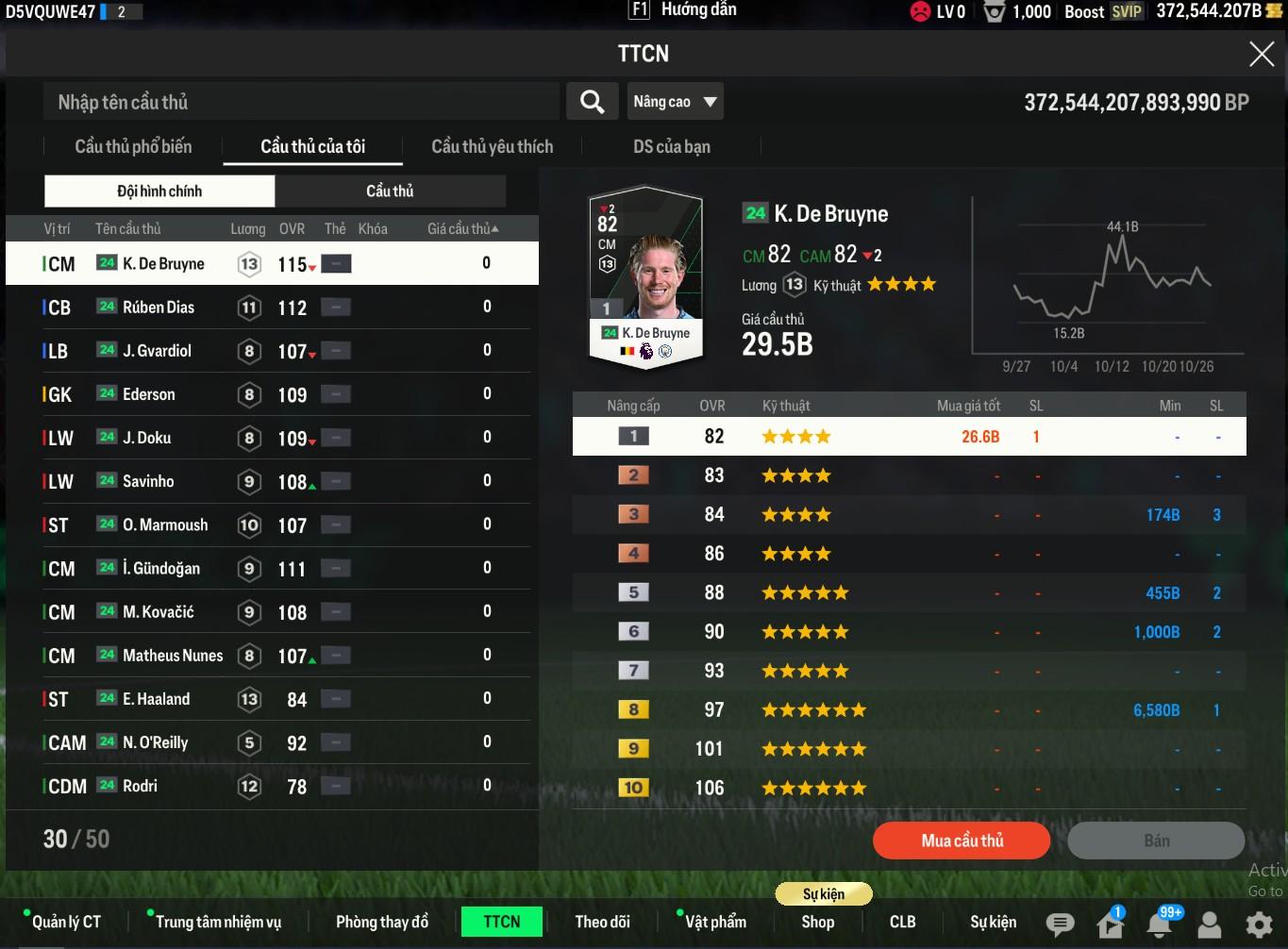Sort list by Giá cầu thủ column
1288x949 pixels.
(462, 229)
